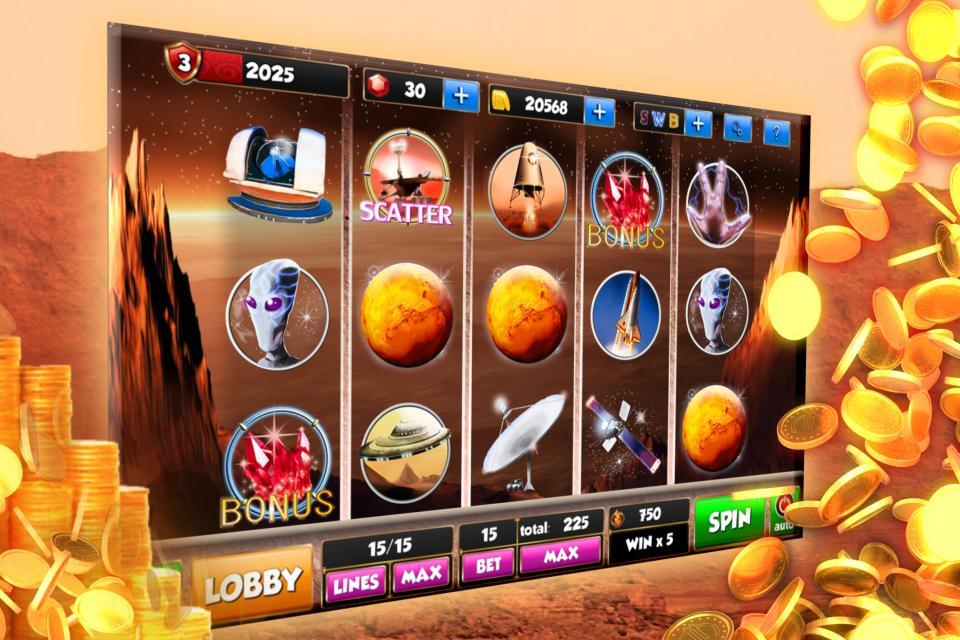Image resolution: width=960 pixels, height=640 pixels.
Task: Set total bet to MAX
Action: coord(560,555)
